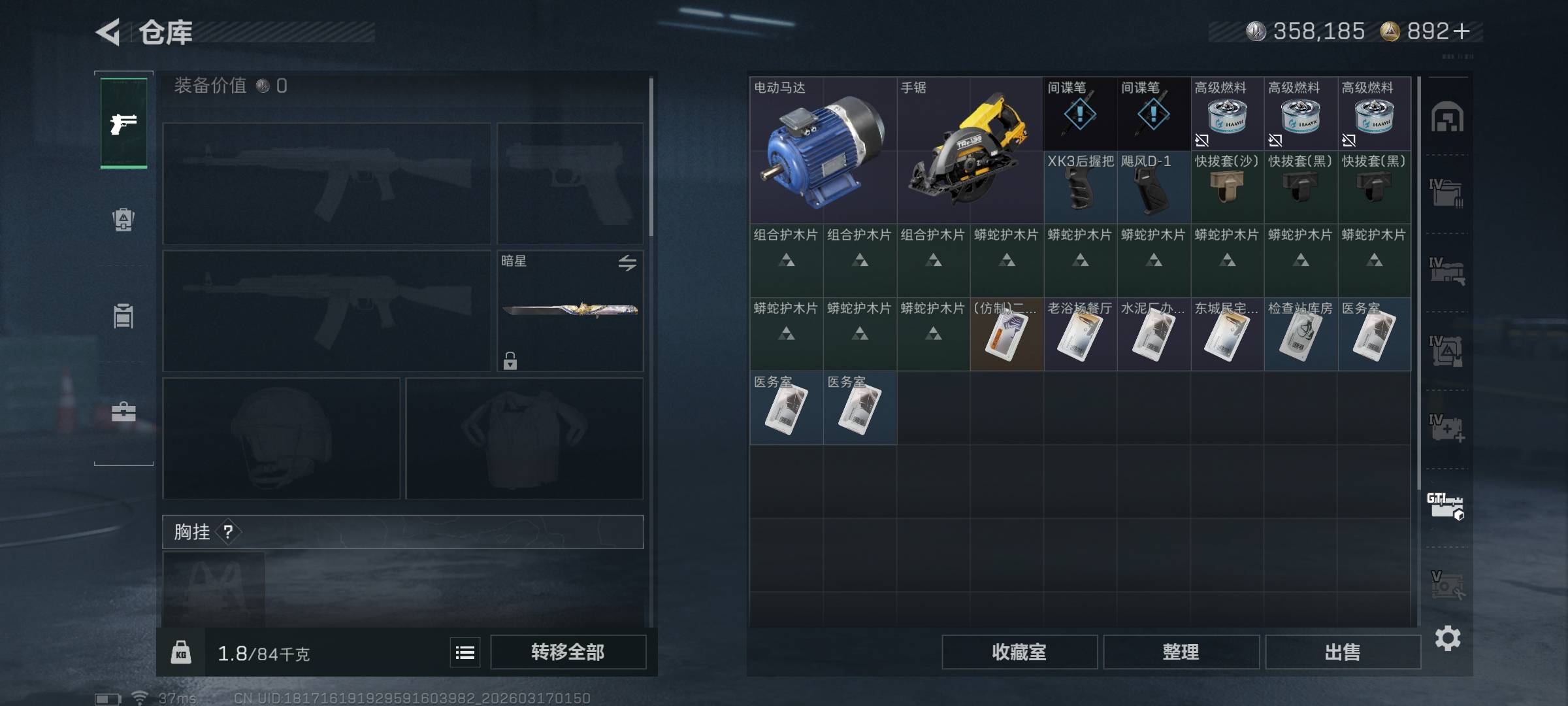Open the 收藏室 collection room
The height and width of the screenshot is (706, 1568).
click(x=1019, y=652)
